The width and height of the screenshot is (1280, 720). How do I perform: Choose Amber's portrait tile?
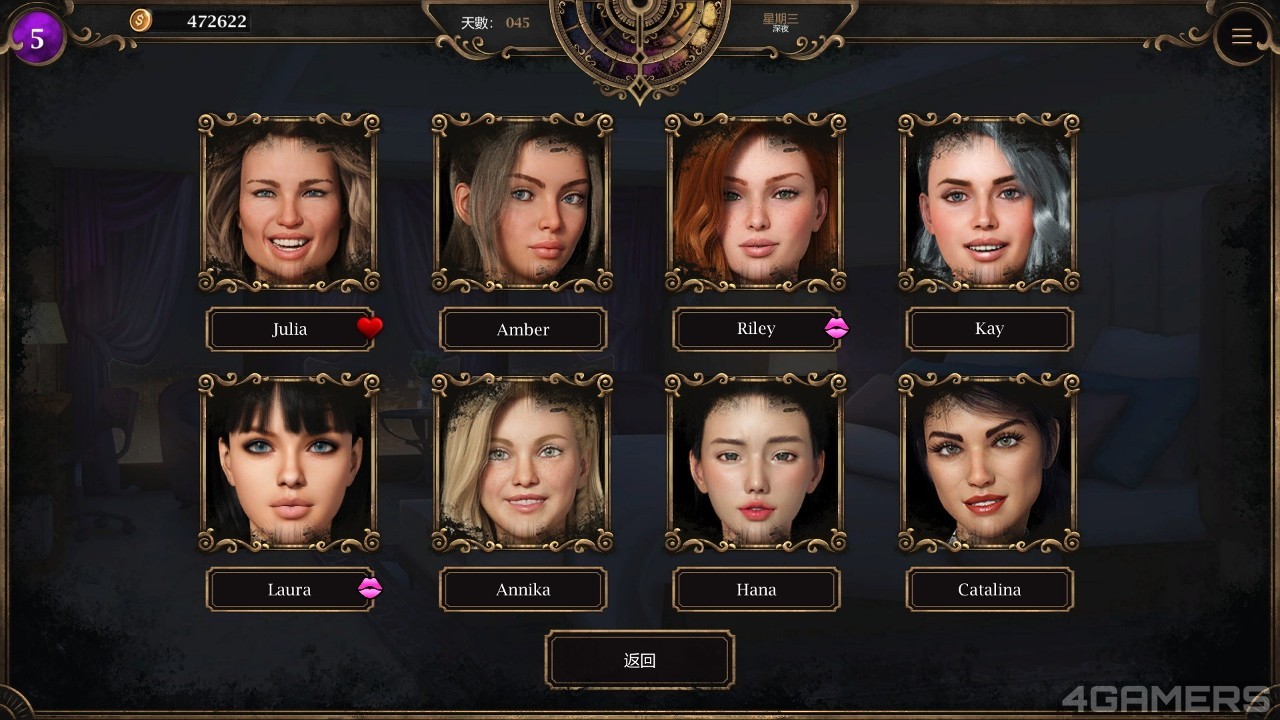click(x=522, y=203)
